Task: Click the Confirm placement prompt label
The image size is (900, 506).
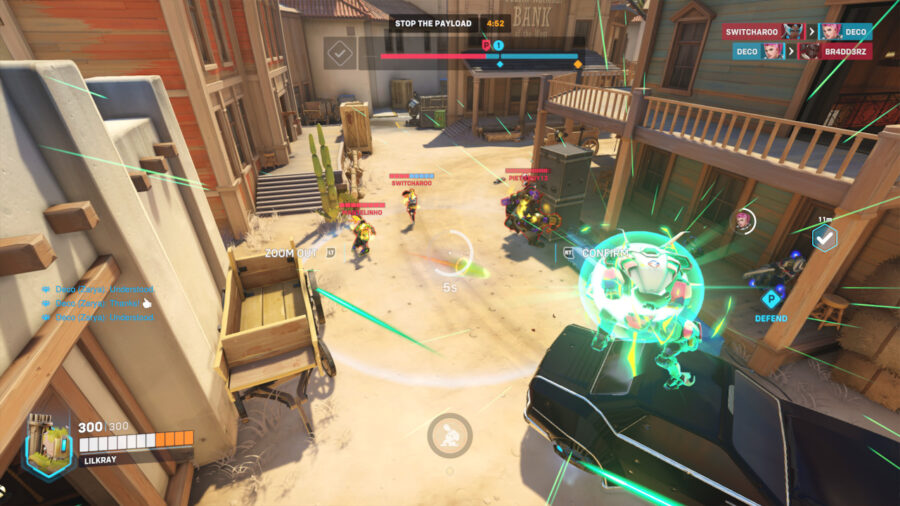Action: pos(601,254)
